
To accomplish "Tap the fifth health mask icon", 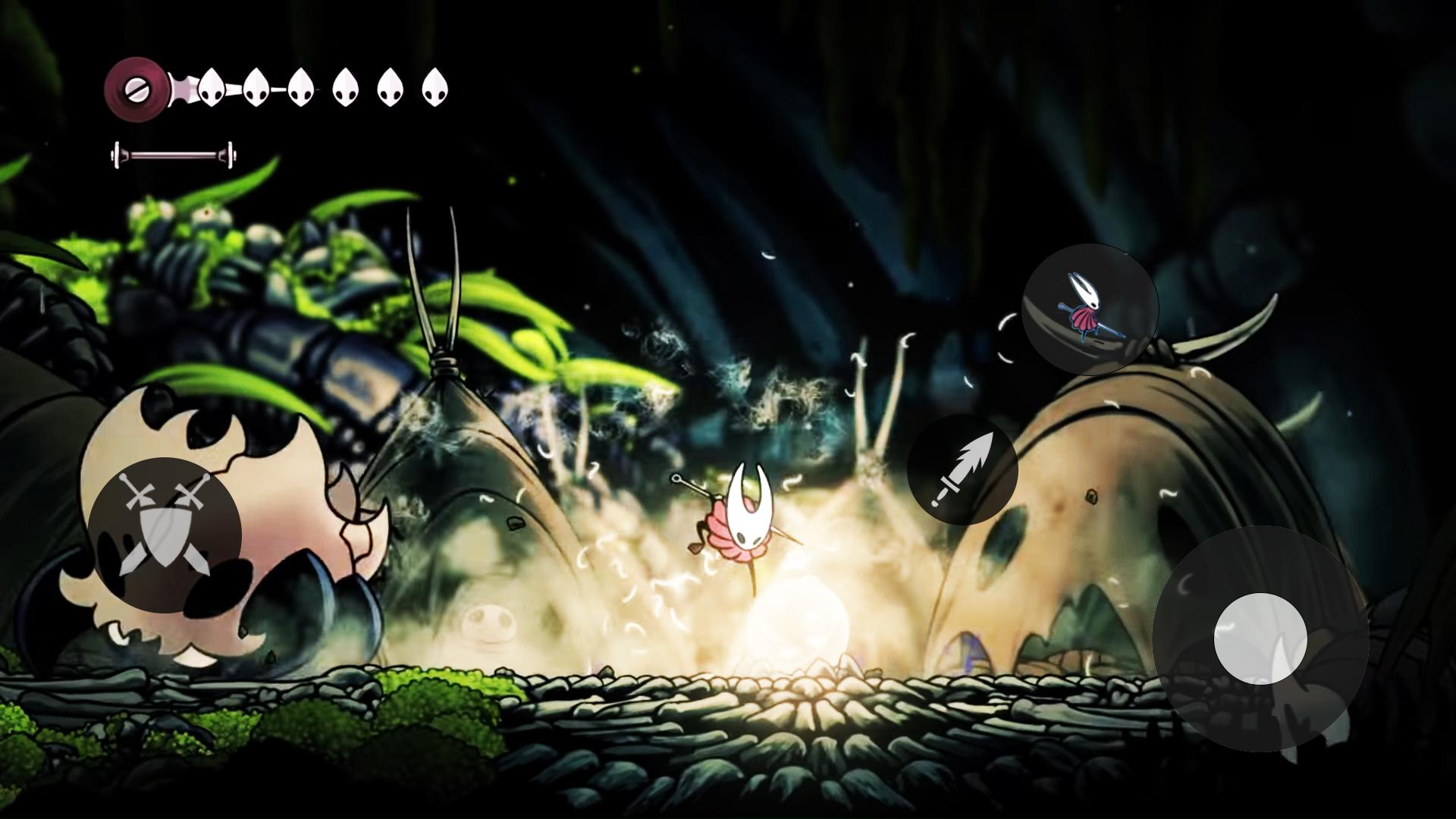I will (x=390, y=88).
